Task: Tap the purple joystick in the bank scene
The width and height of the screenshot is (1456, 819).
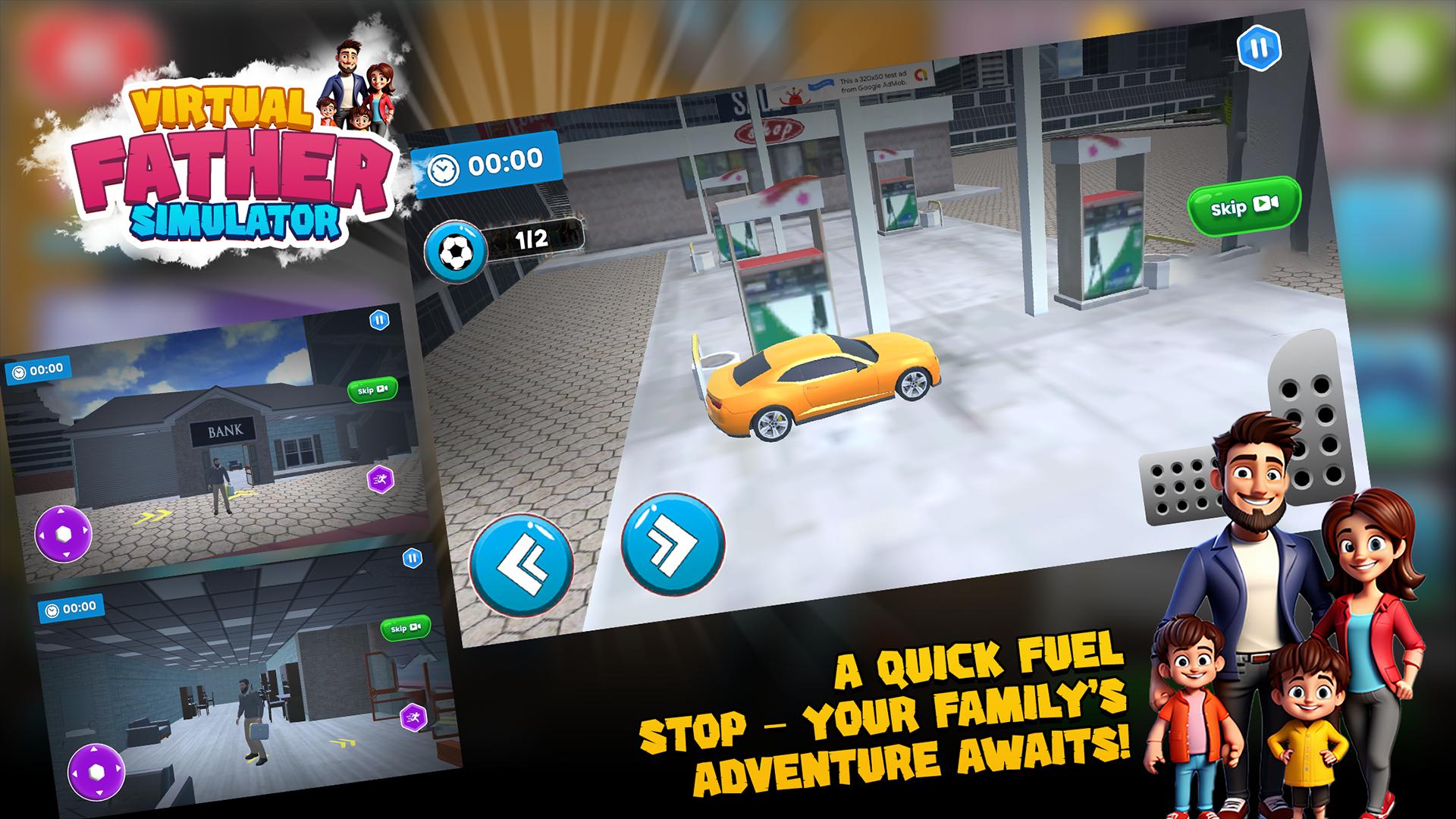Action: click(63, 534)
